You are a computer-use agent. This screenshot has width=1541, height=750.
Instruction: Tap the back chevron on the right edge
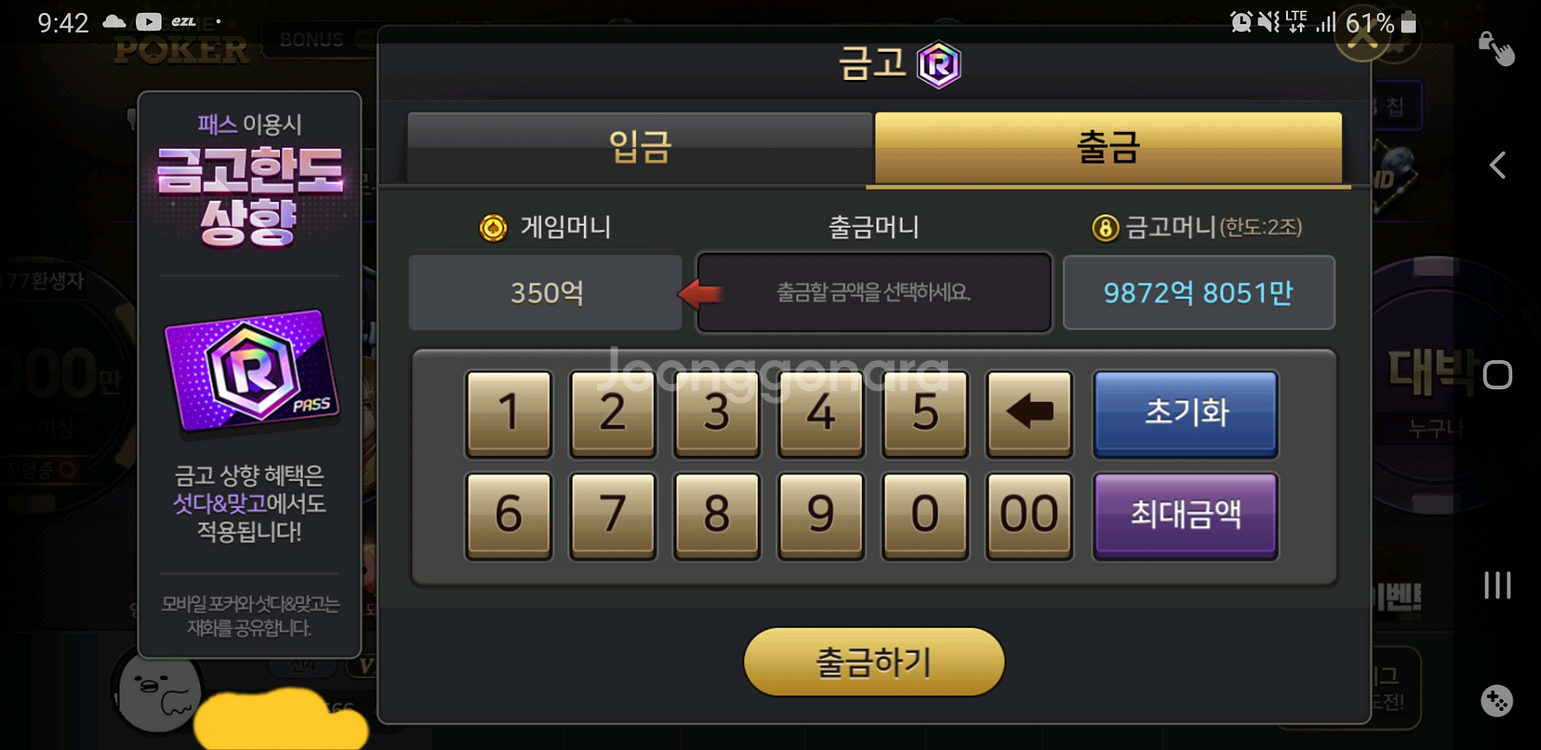(x=1497, y=165)
